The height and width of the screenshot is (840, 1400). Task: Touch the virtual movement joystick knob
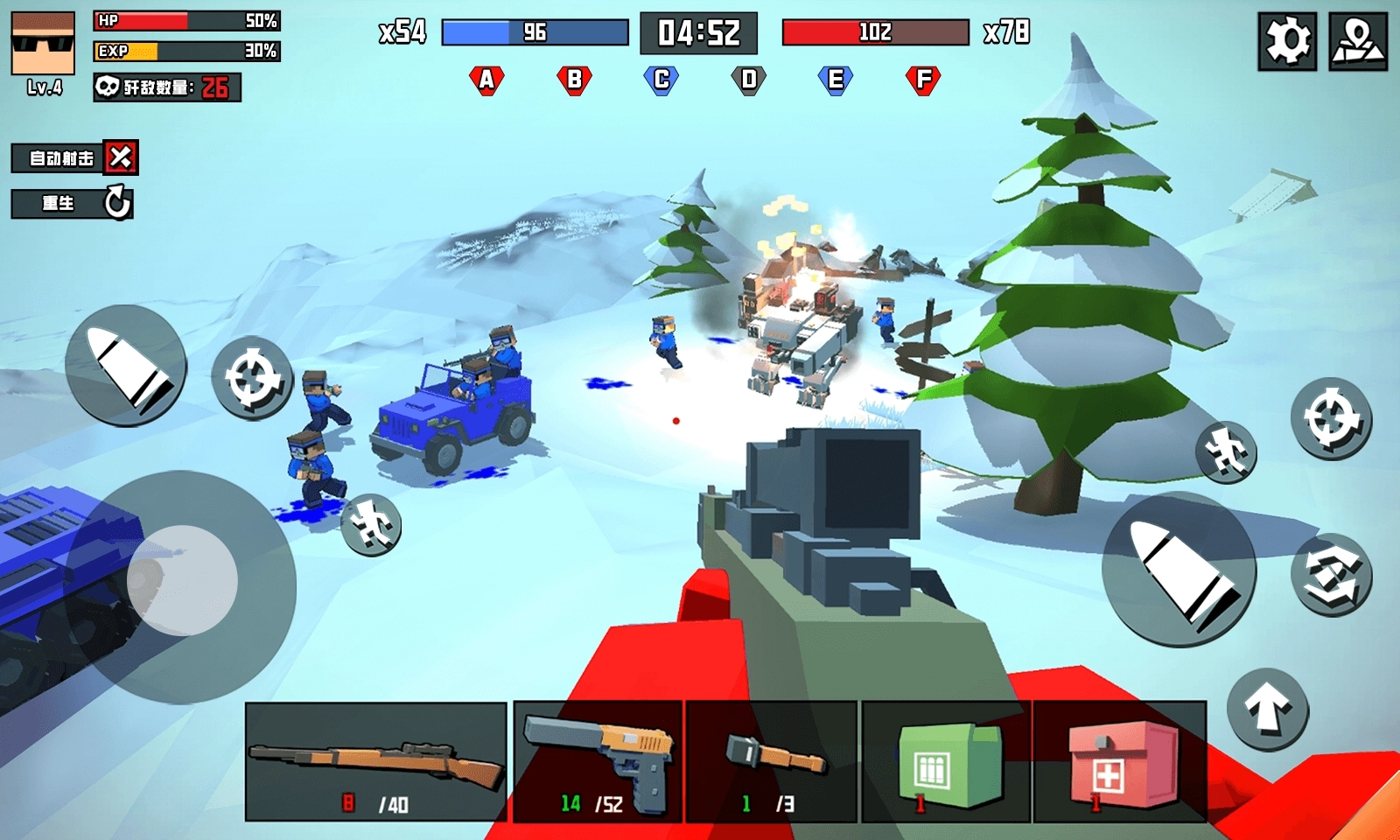click(182, 580)
